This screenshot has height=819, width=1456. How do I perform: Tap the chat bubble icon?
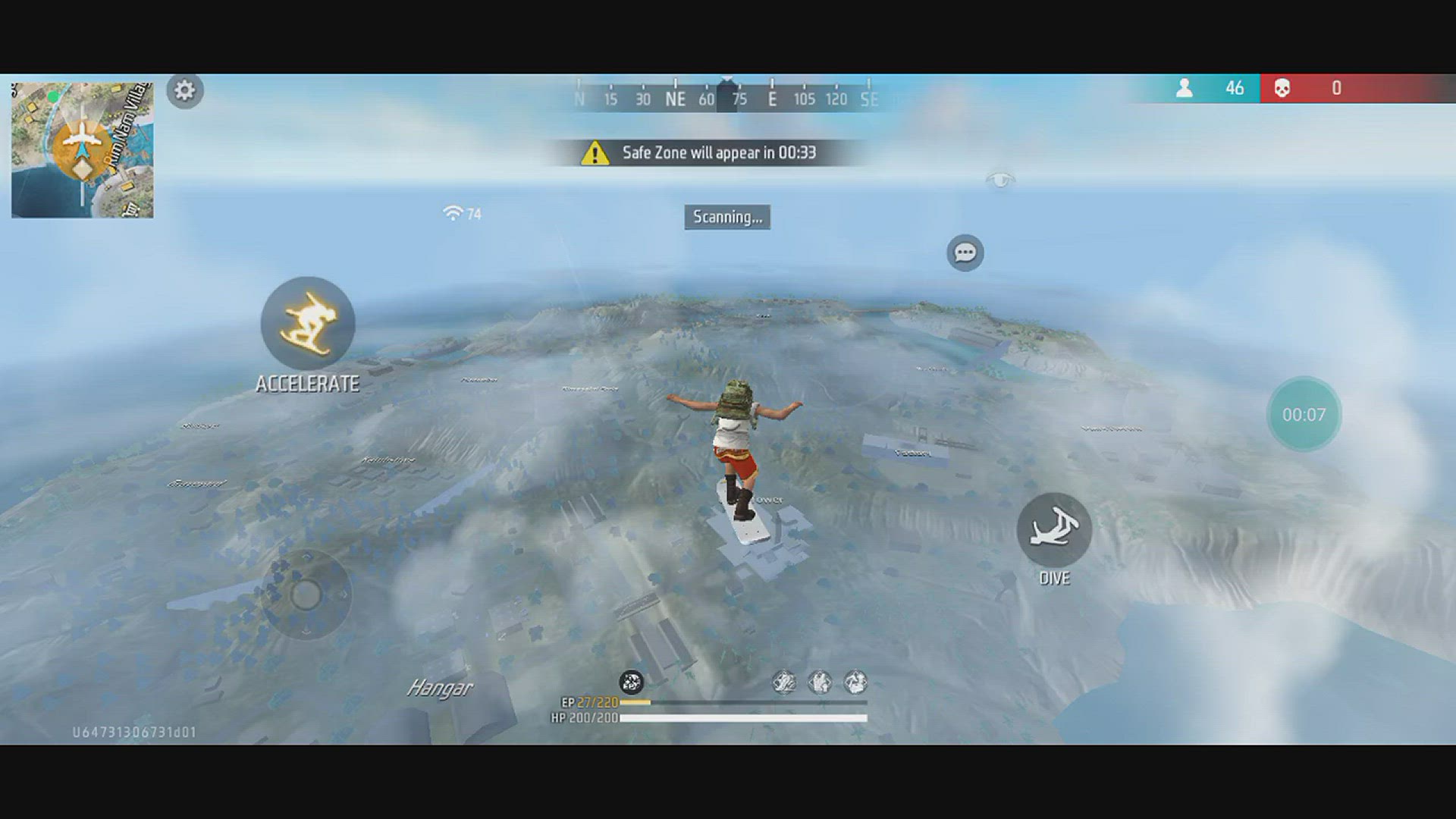[x=965, y=251]
